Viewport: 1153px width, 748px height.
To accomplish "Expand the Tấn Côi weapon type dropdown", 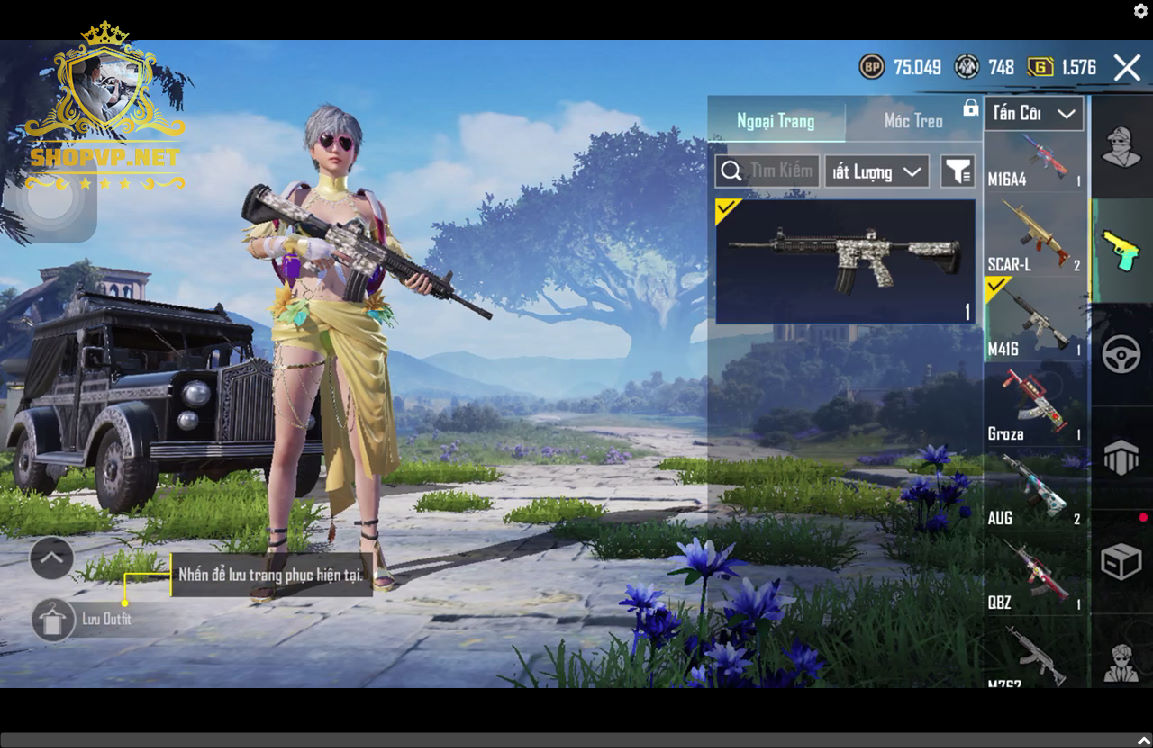I will coord(1034,113).
